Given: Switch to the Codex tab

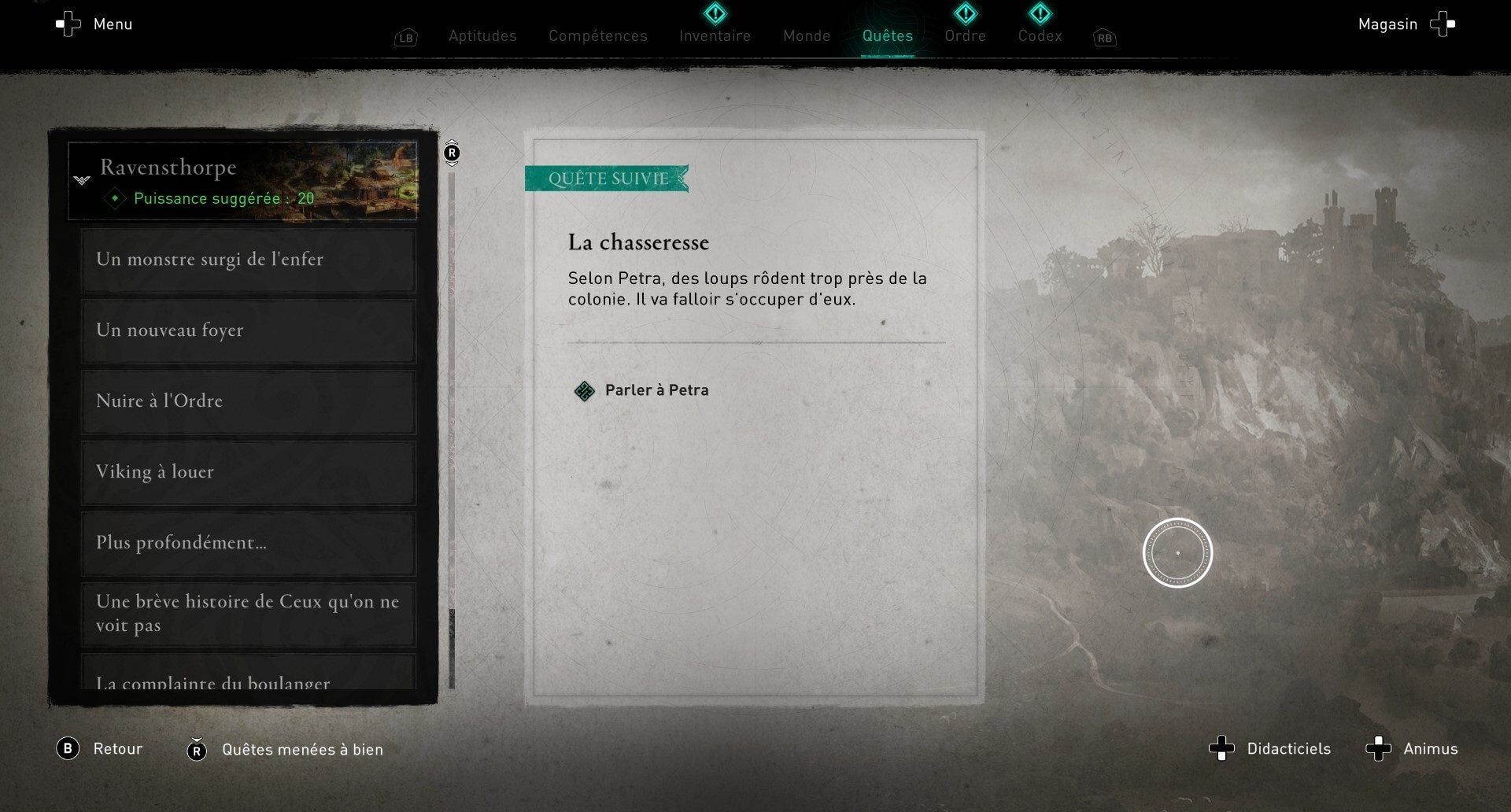Looking at the screenshot, I should point(1040,36).
